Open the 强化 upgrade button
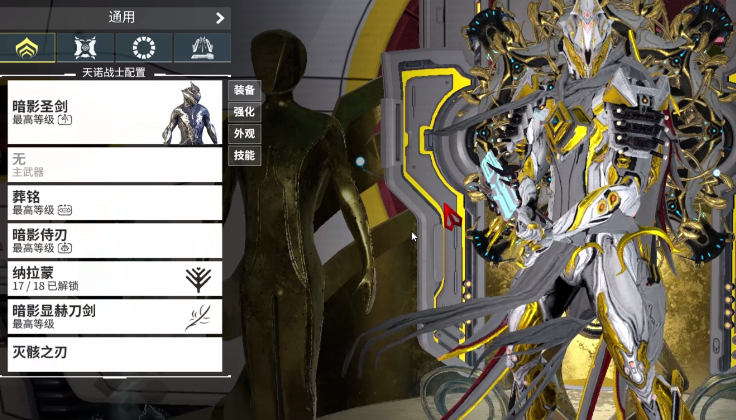Screen dimensions: 736x420 (245, 112)
